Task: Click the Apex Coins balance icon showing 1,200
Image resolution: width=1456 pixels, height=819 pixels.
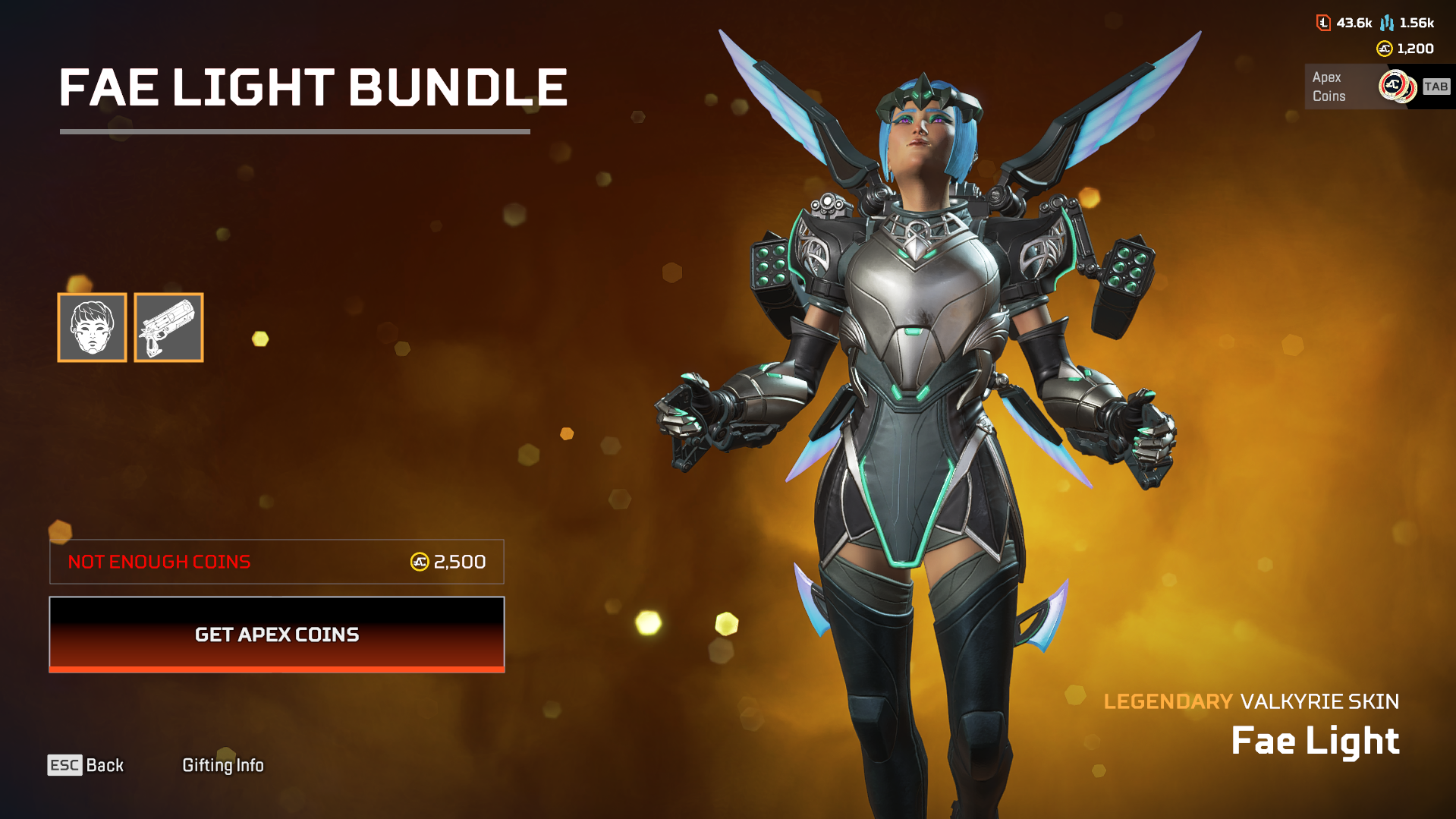Action: pyautogui.click(x=1384, y=49)
